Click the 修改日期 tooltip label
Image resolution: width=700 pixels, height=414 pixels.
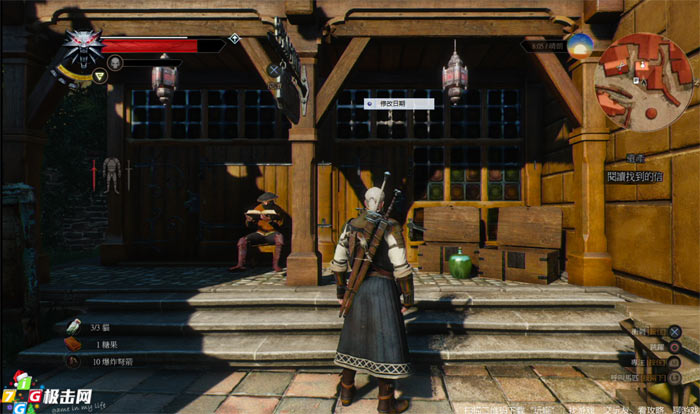click(398, 103)
